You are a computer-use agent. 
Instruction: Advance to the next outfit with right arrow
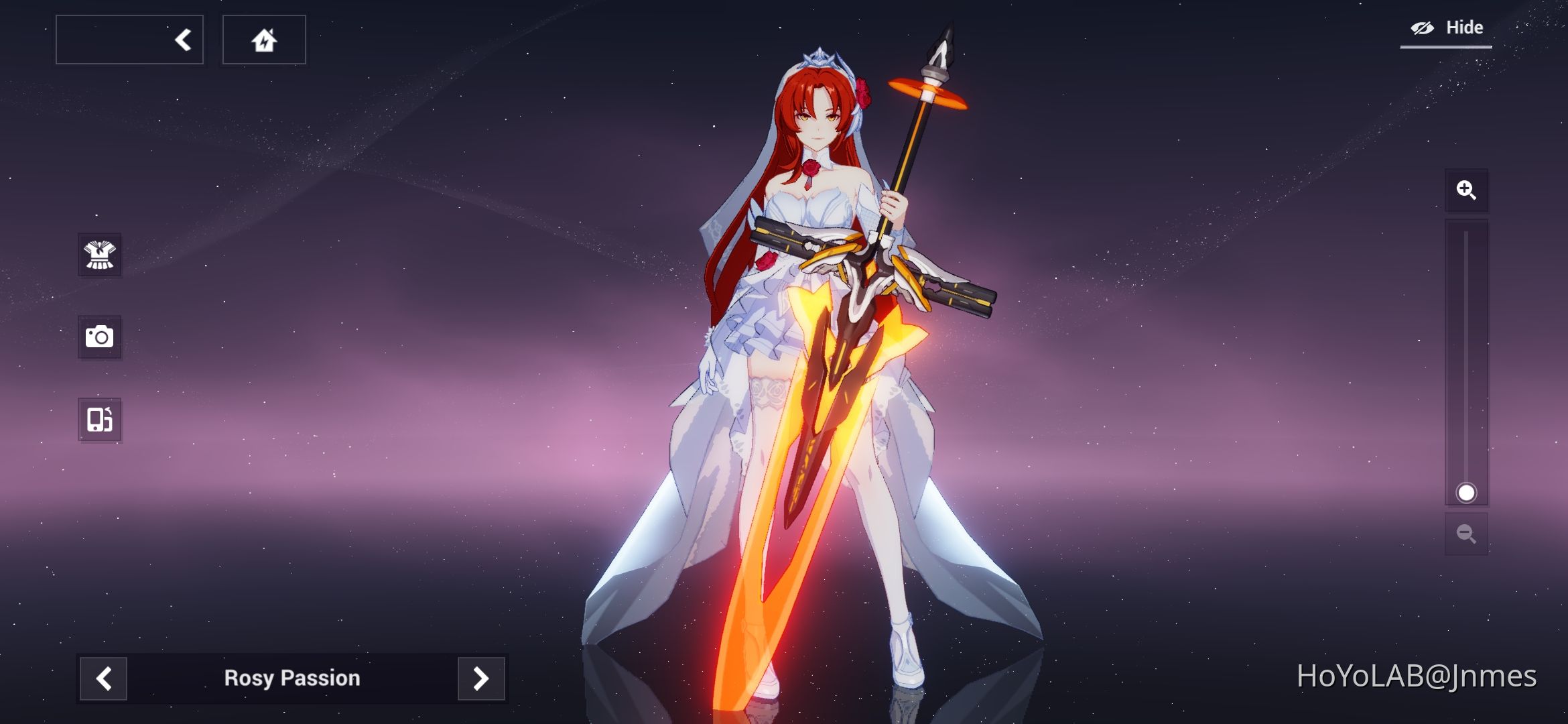pyautogui.click(x=481, y=678)
